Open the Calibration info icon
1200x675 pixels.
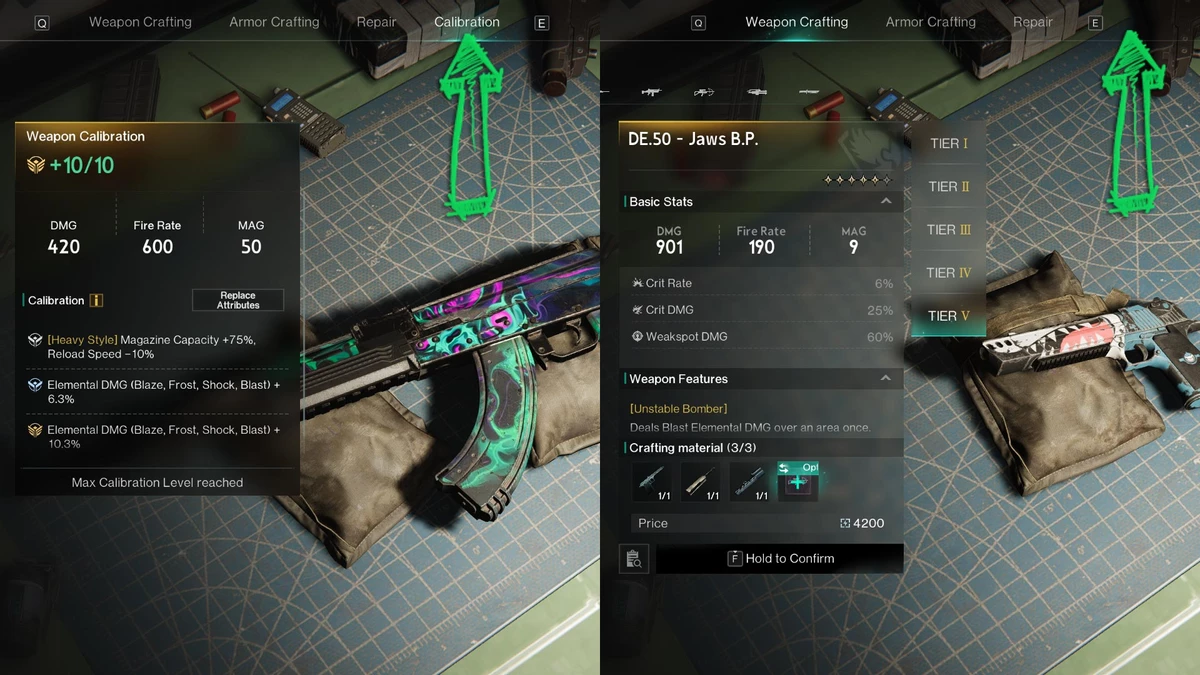[x=97, y=300]
